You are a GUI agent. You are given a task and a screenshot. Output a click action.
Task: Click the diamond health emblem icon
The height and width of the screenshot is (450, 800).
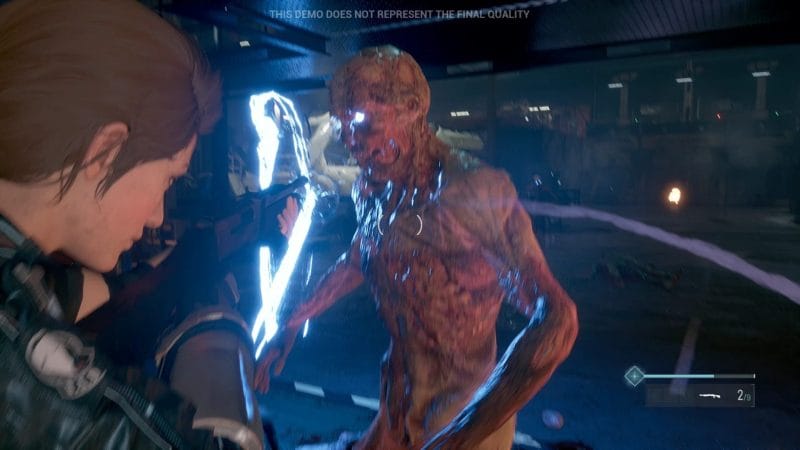633,376
